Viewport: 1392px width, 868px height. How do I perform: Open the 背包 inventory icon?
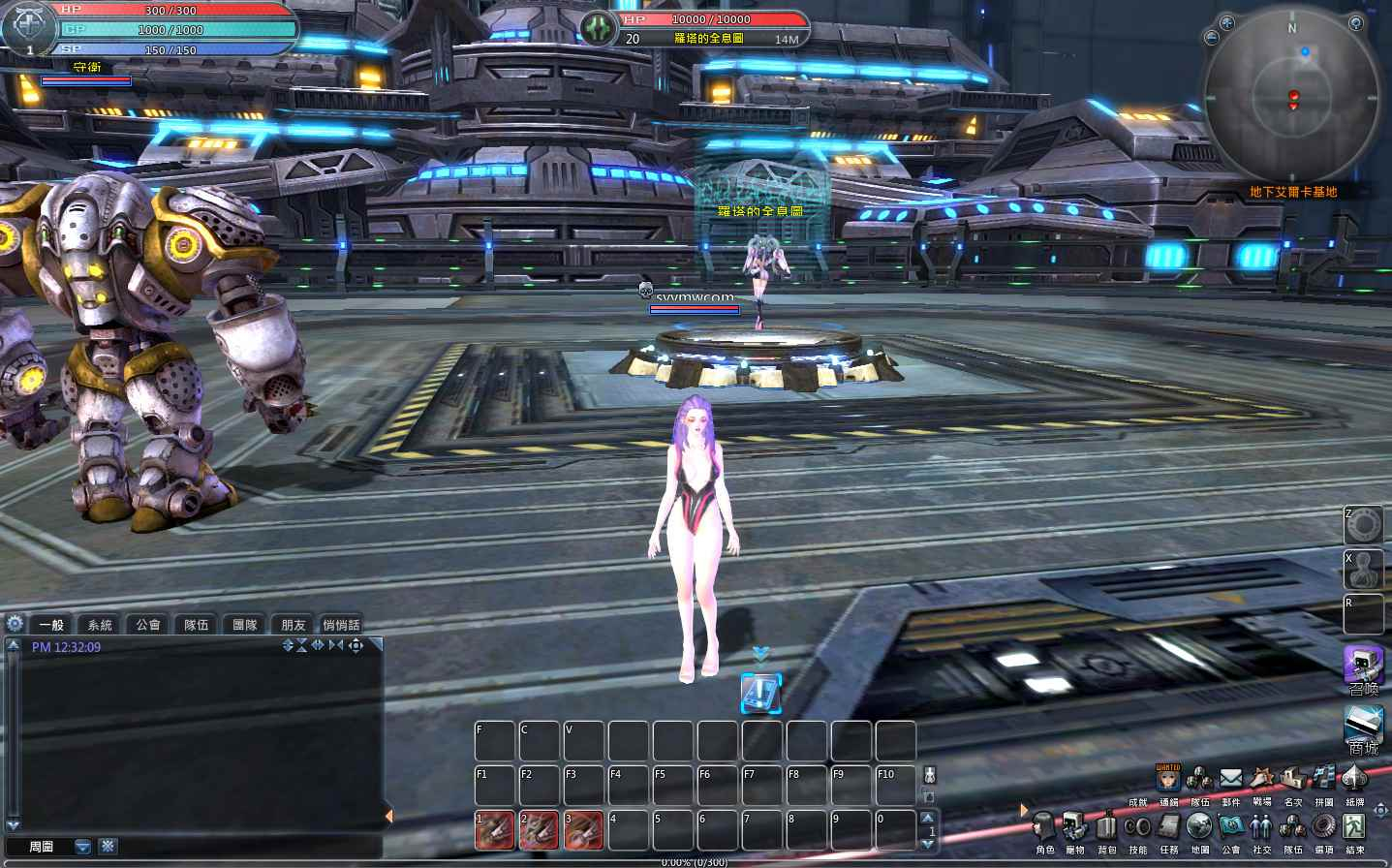[x=1107, y=828]
